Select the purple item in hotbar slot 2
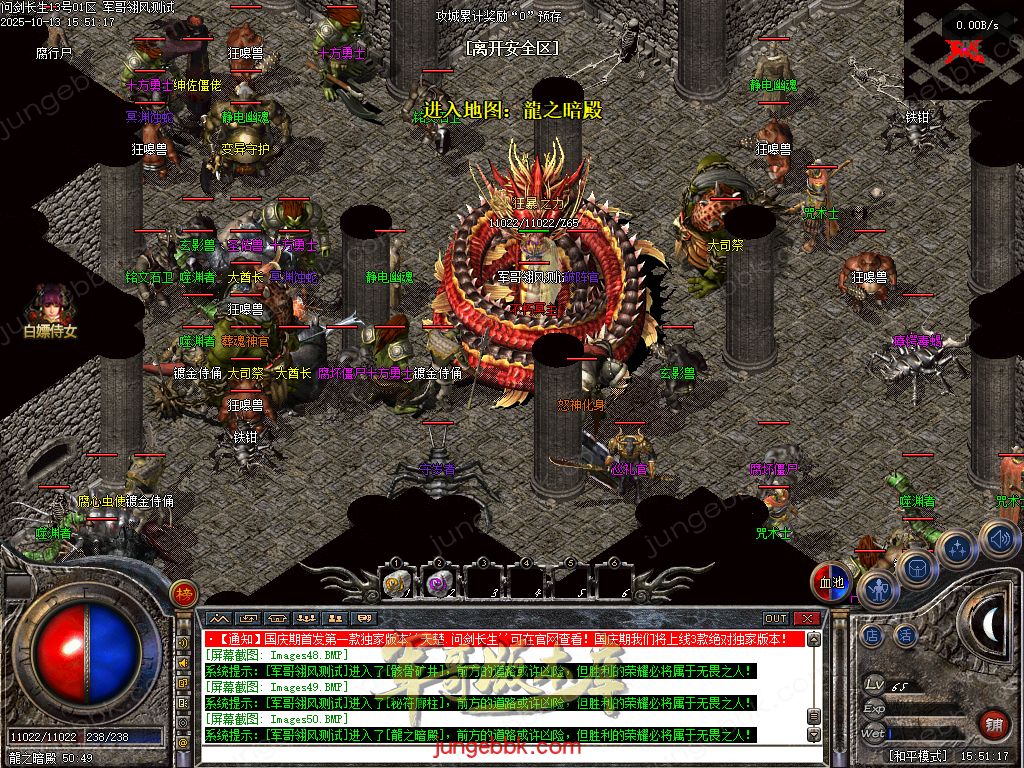The width and height of the screenshot is (1024, 768). (437, 582)
